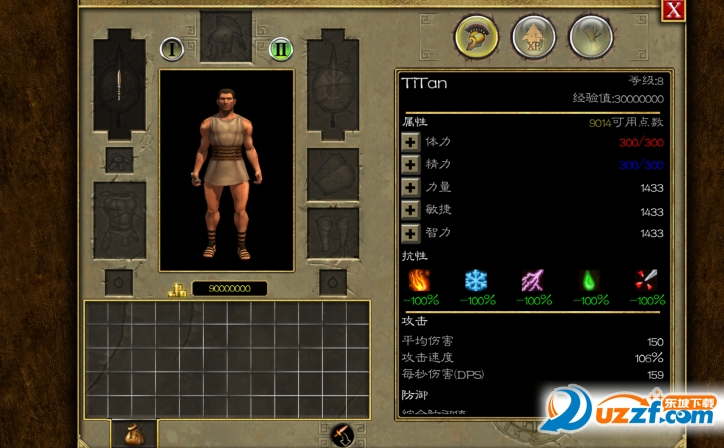Switch to weapon set II
The image size is (724, 448).
(x=281, y=48)
